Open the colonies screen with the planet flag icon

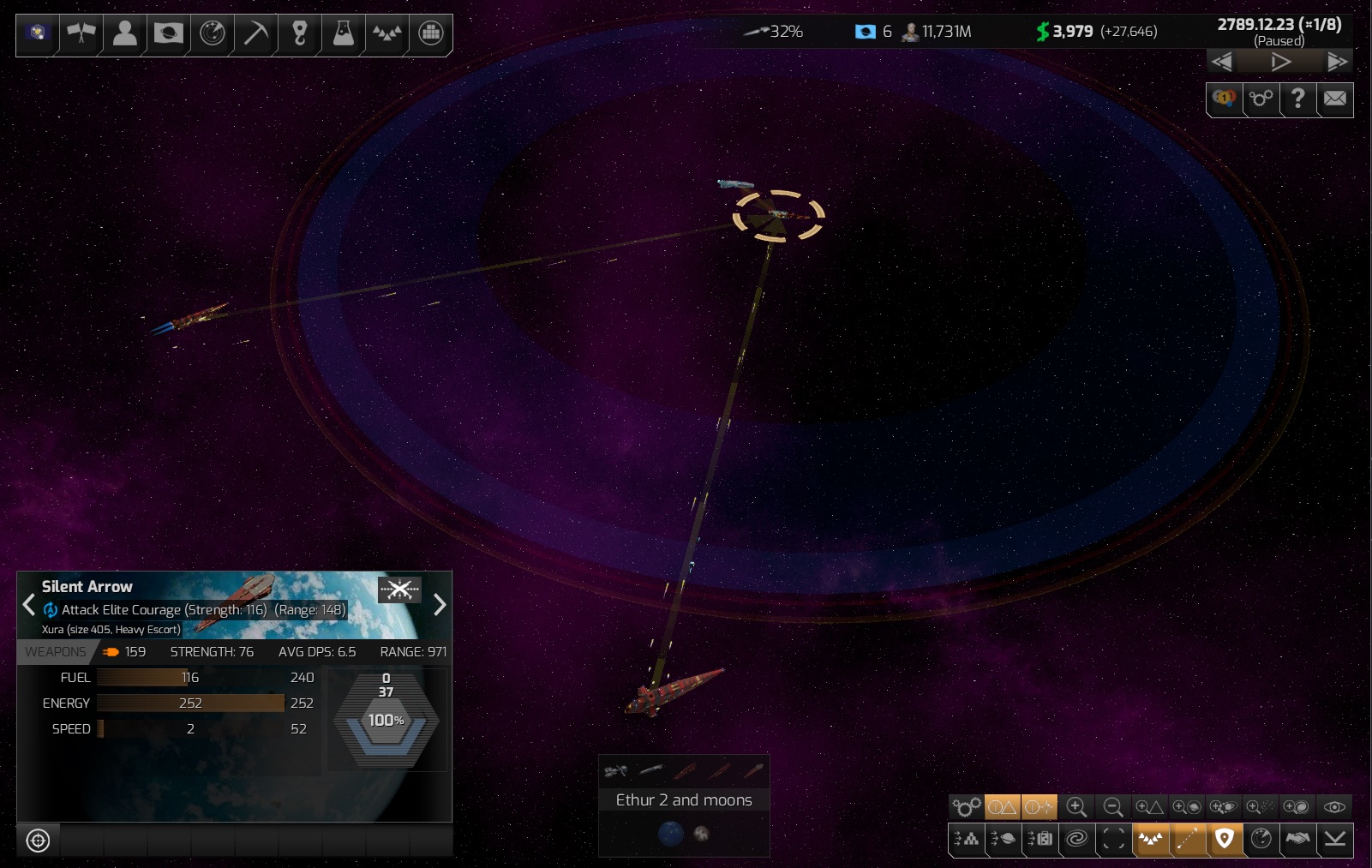pyautogui.click(x=169, y=33)
